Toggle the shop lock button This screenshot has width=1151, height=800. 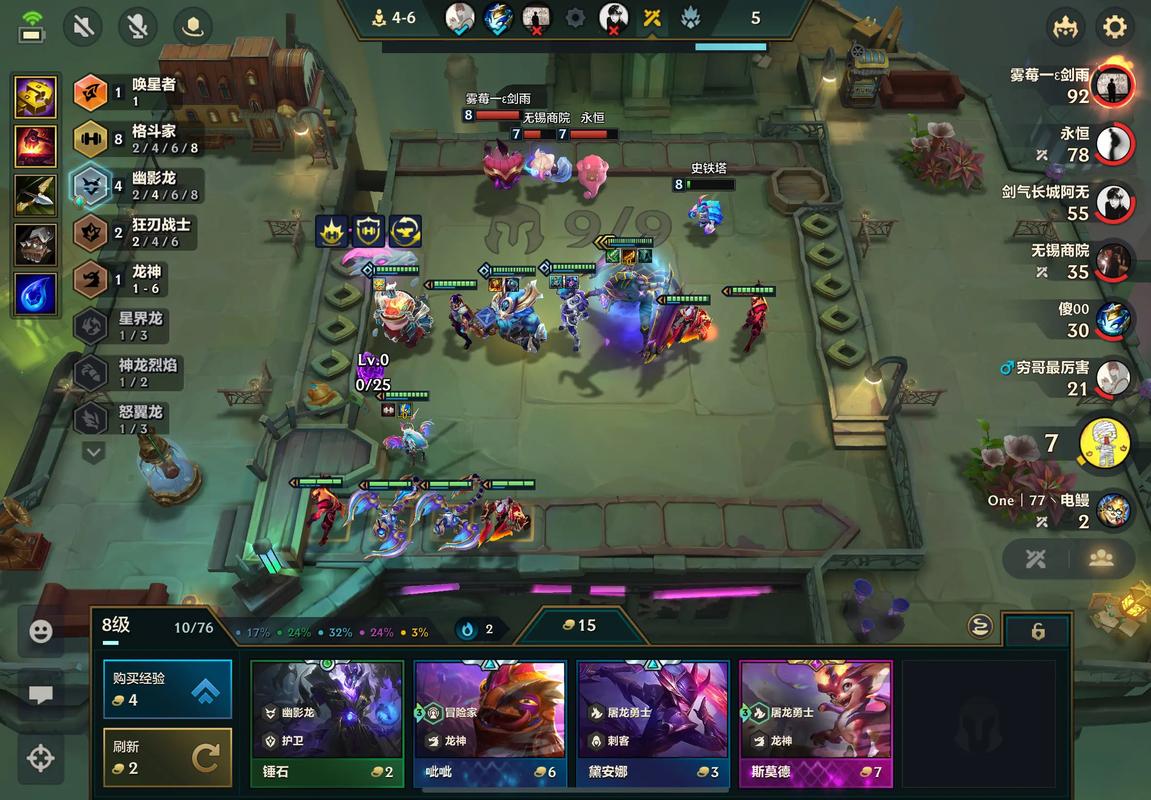coord(1038,631)
